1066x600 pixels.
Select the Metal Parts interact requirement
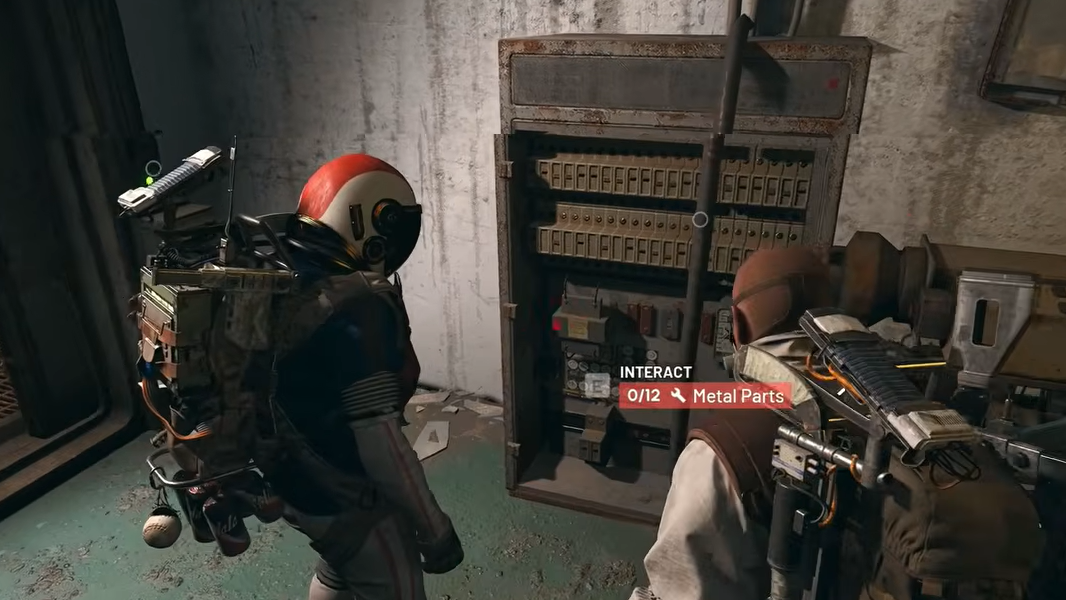pos(705,395)
